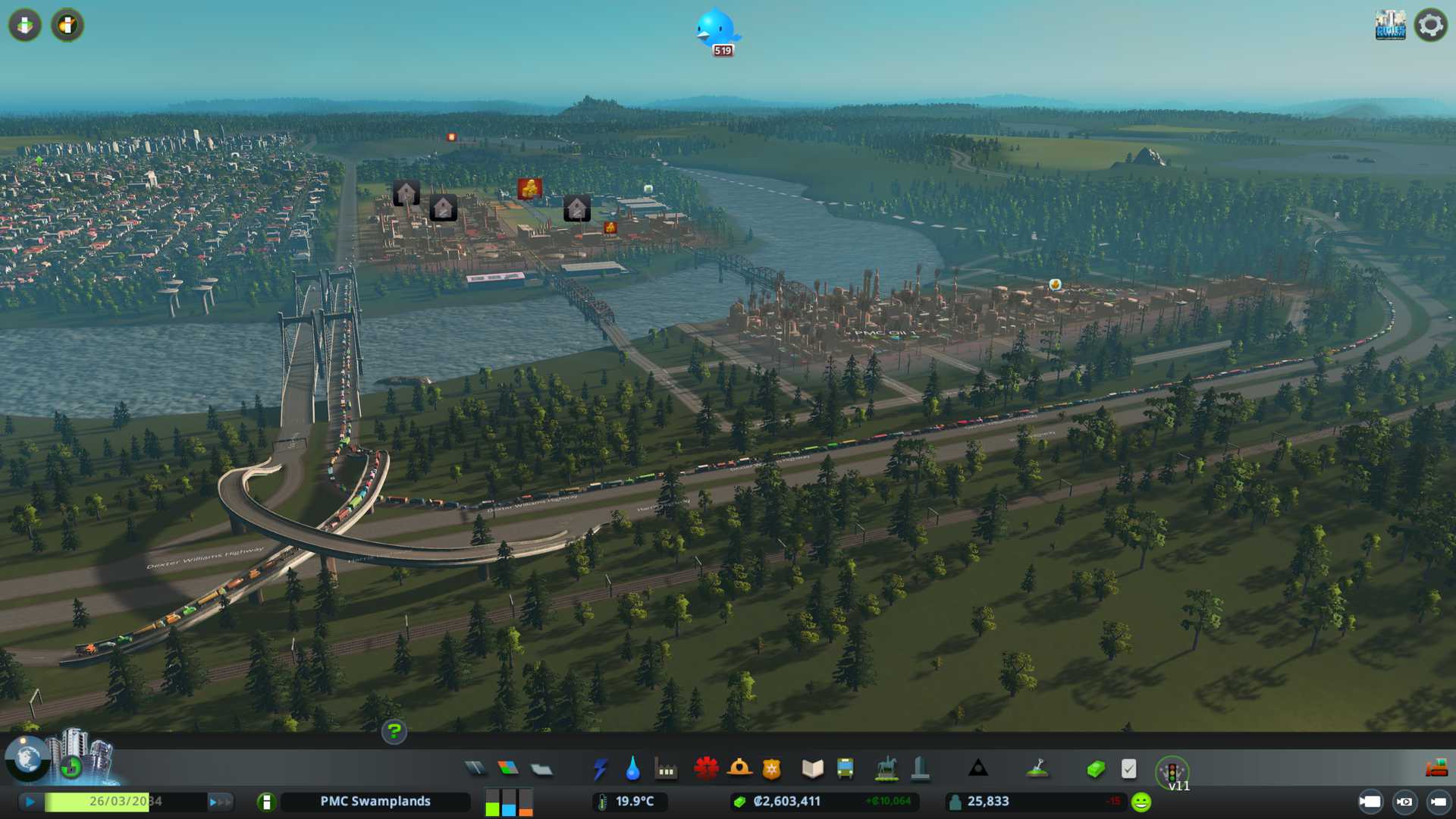Open the Economy money panel

click(1096, 770)
